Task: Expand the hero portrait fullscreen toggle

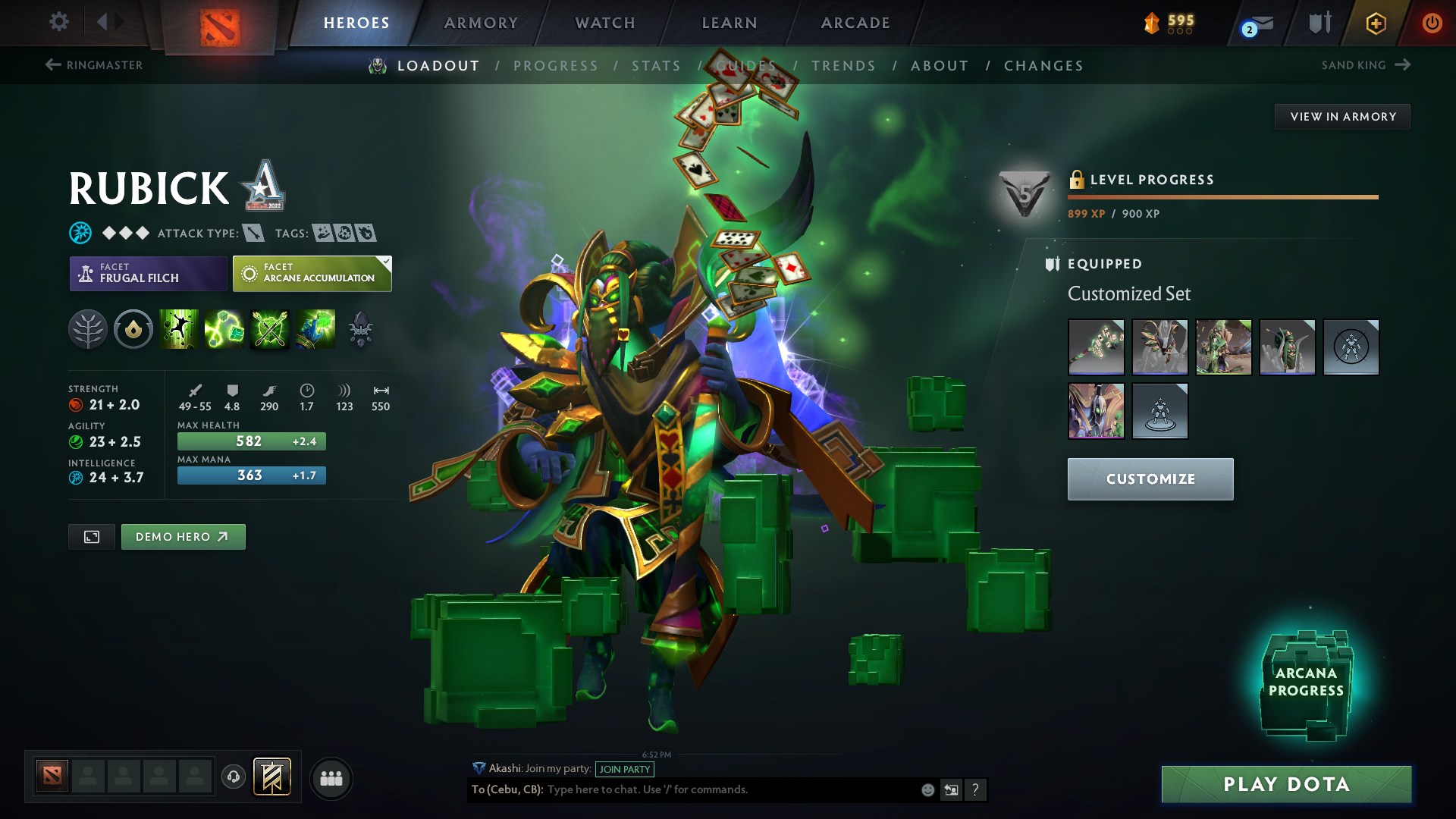Action: click(91, 536)
